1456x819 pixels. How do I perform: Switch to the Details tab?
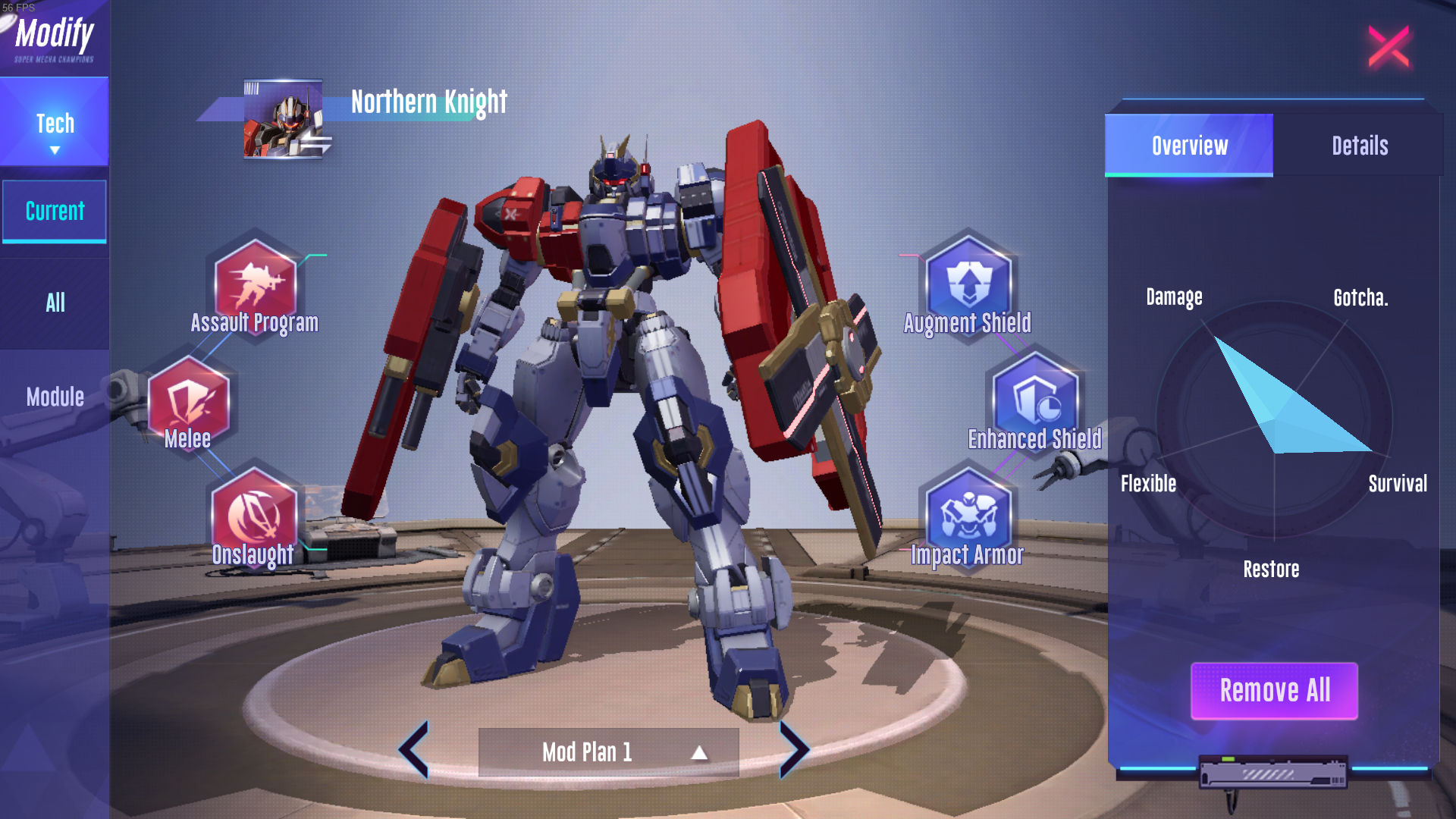coord(1360,146)
